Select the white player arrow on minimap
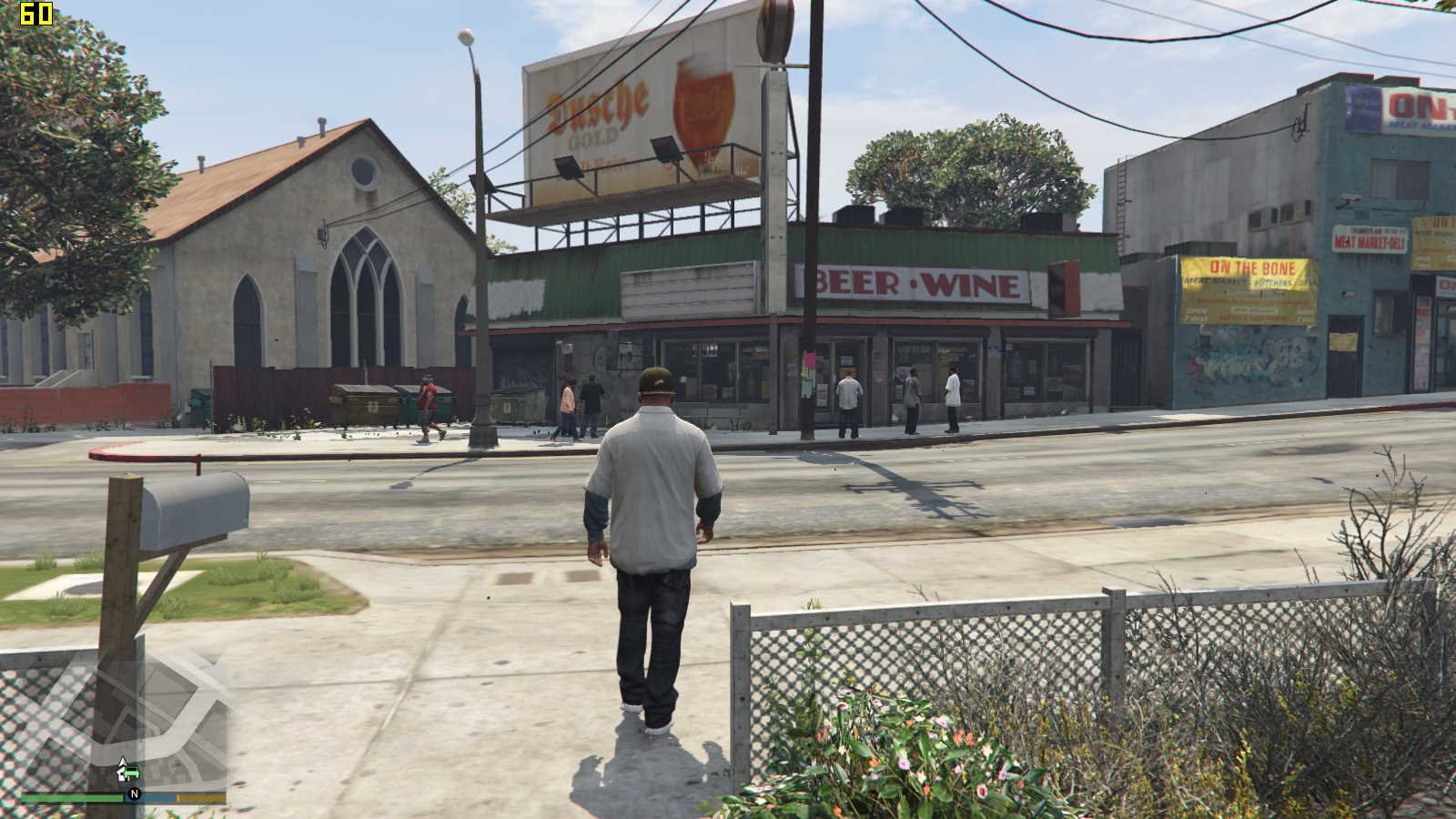 123,763
